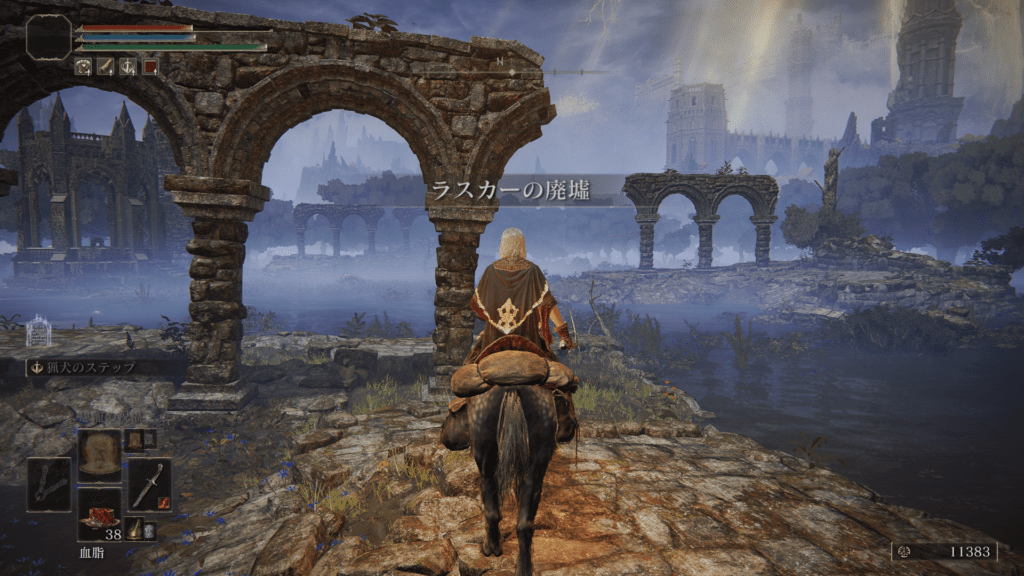
Task: Click the red square status icon
Action: pos(150,67)
